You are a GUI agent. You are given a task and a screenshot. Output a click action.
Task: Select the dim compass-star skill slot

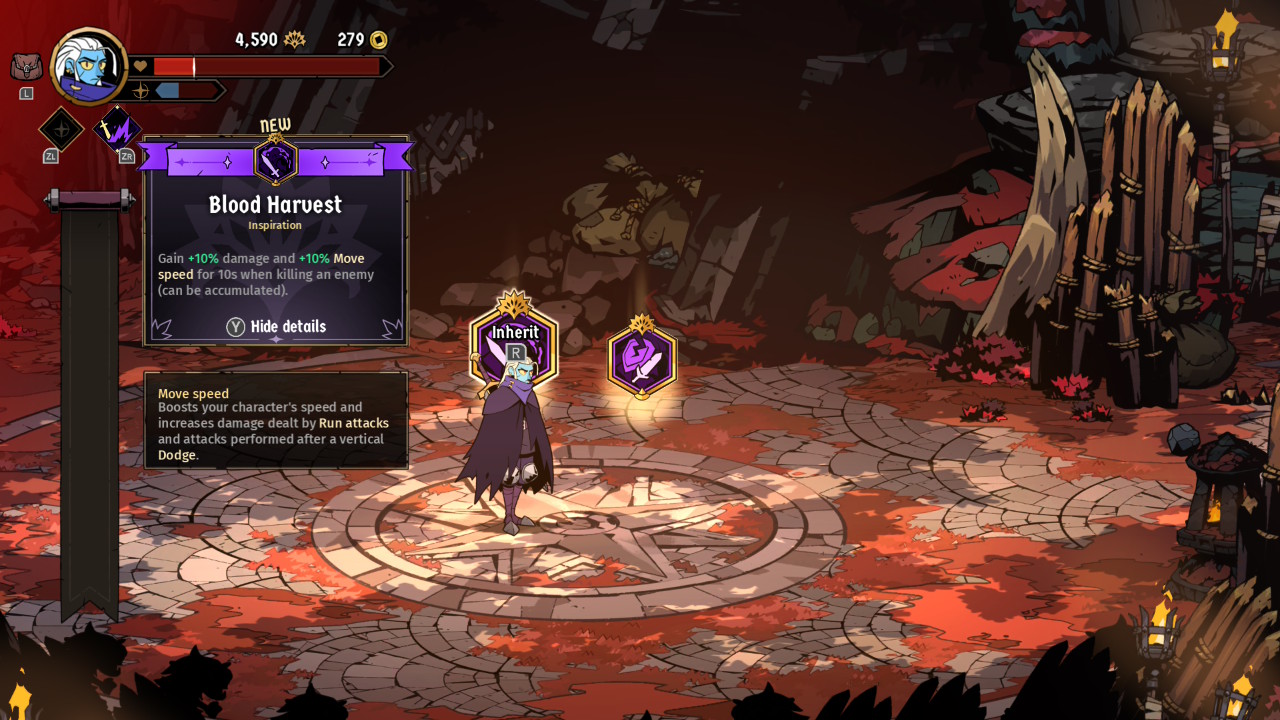tap(61, 129)
